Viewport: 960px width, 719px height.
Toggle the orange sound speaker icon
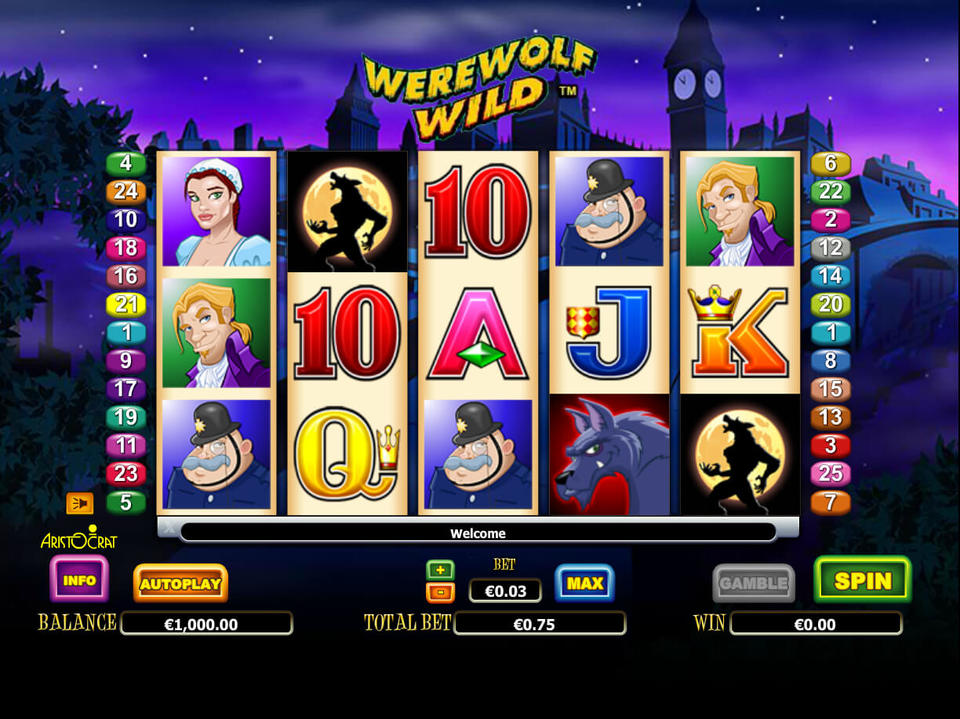[79, 502]
